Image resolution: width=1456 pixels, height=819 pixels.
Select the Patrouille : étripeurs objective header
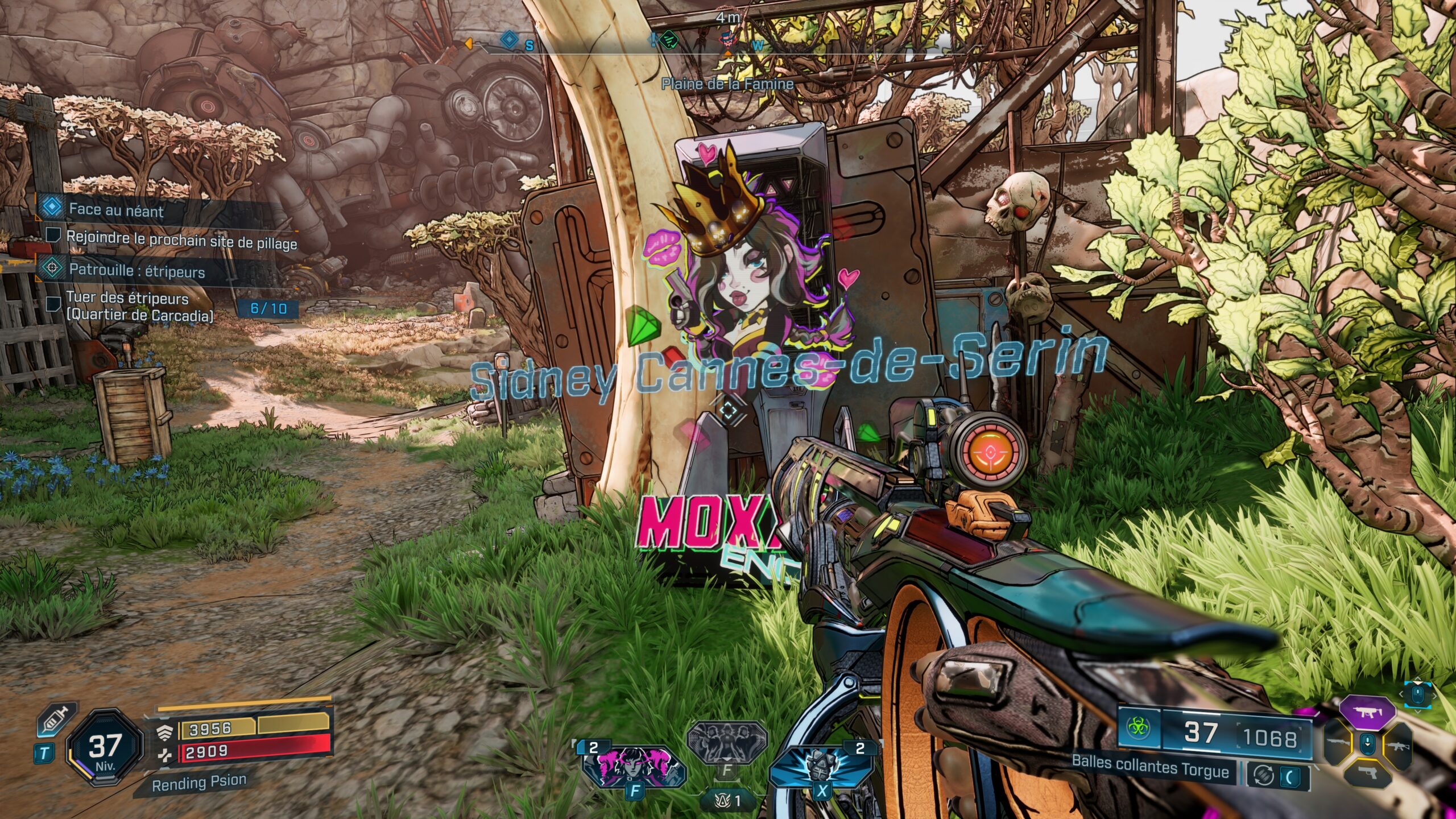[136, 270]
